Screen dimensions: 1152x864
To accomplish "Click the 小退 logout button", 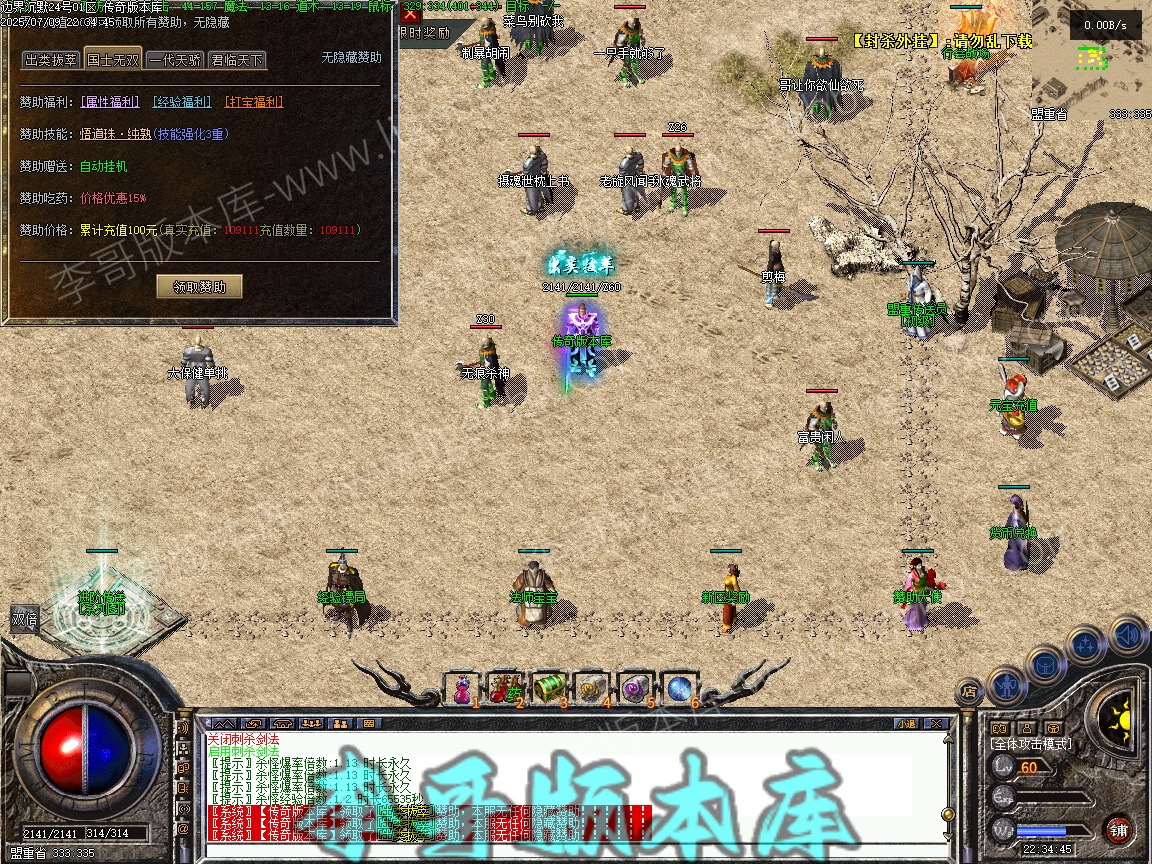I will coord(906,723).
